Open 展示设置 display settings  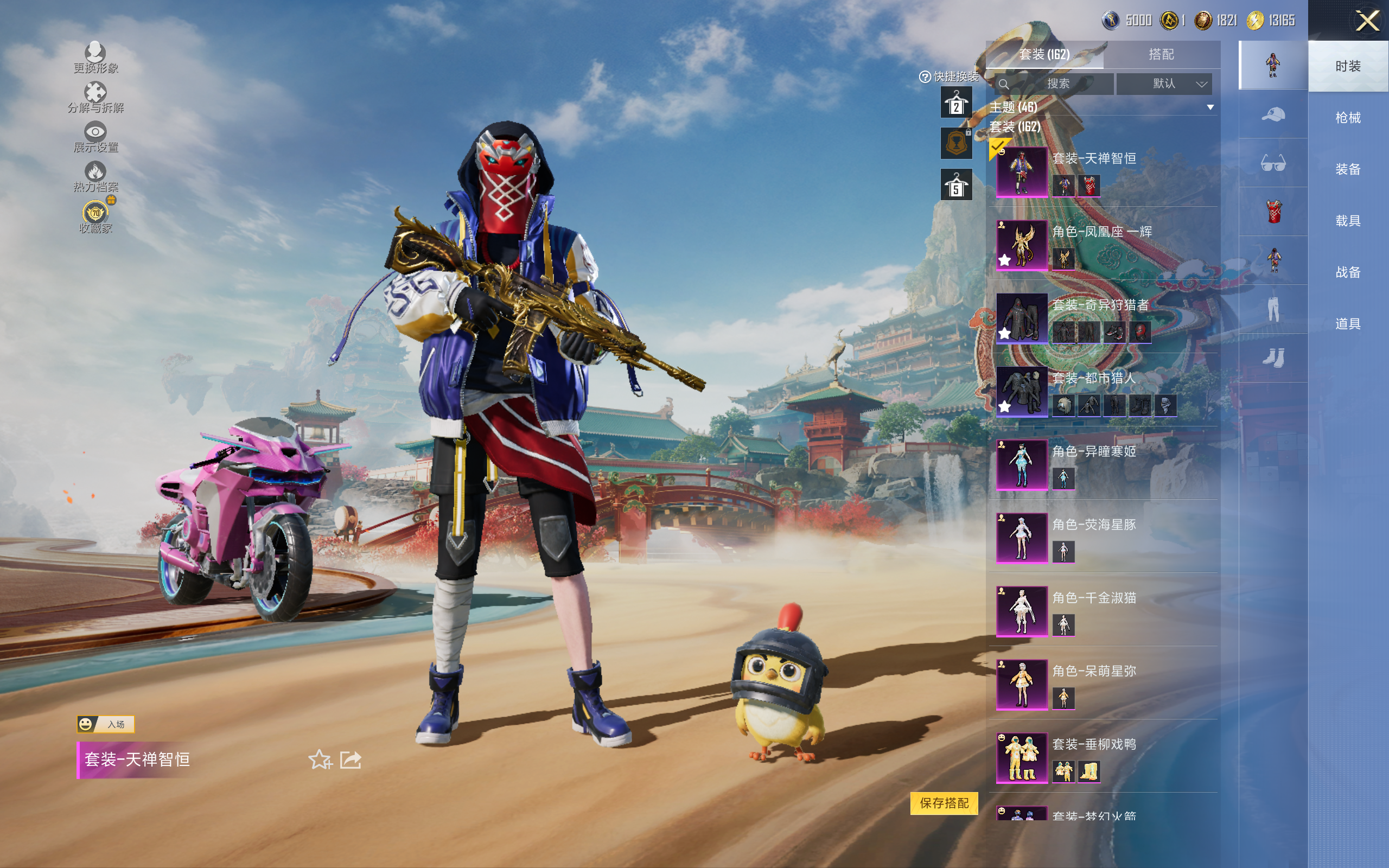[95, 137]
